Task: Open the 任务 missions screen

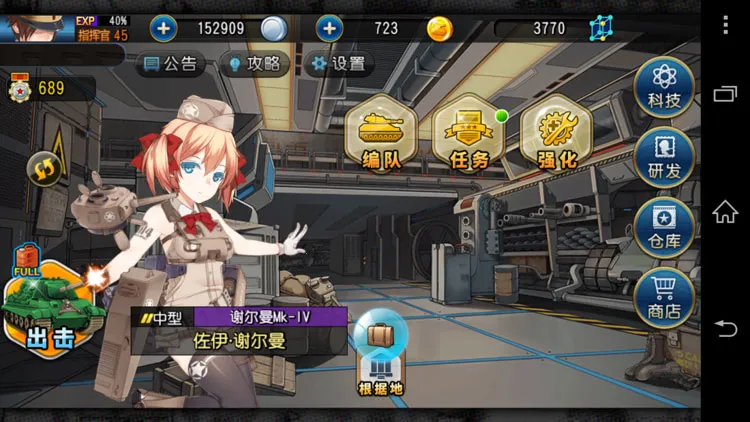Action: [x=468, y=135]
